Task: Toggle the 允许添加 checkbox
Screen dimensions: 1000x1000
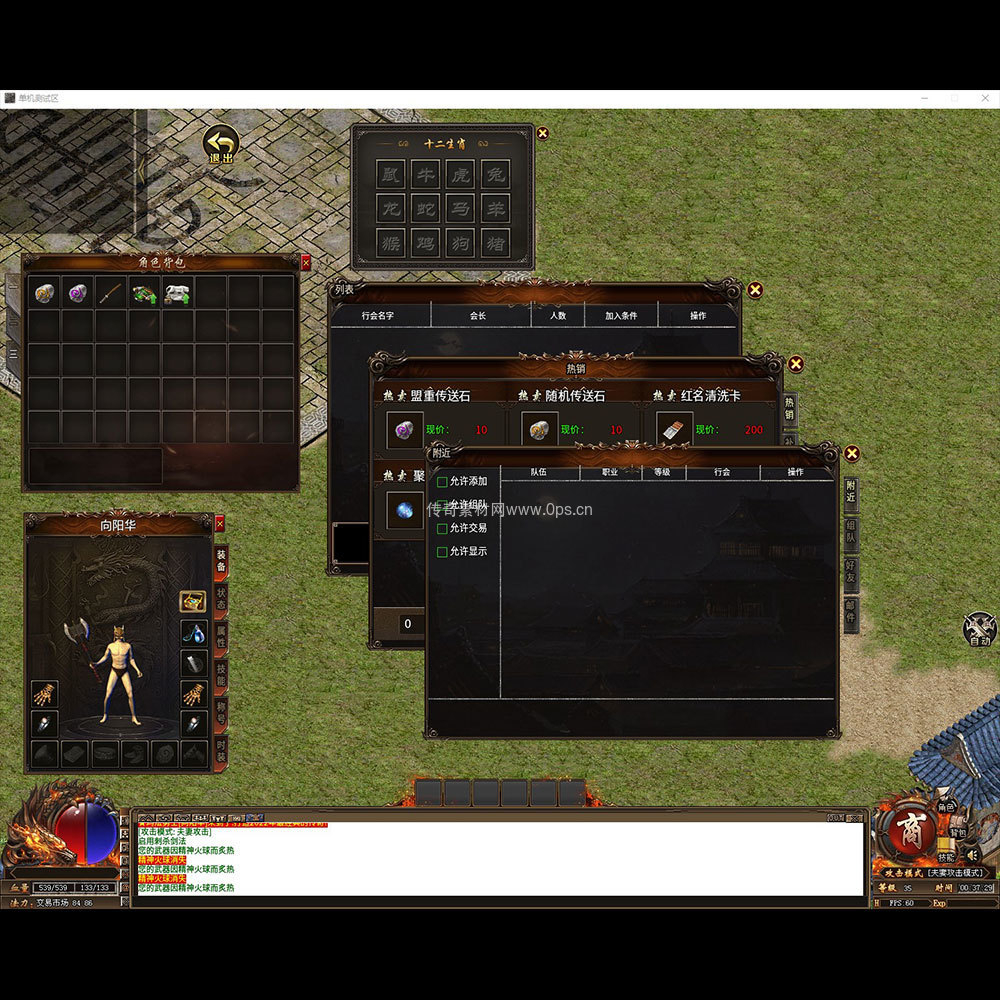Action: coord(443,482)
